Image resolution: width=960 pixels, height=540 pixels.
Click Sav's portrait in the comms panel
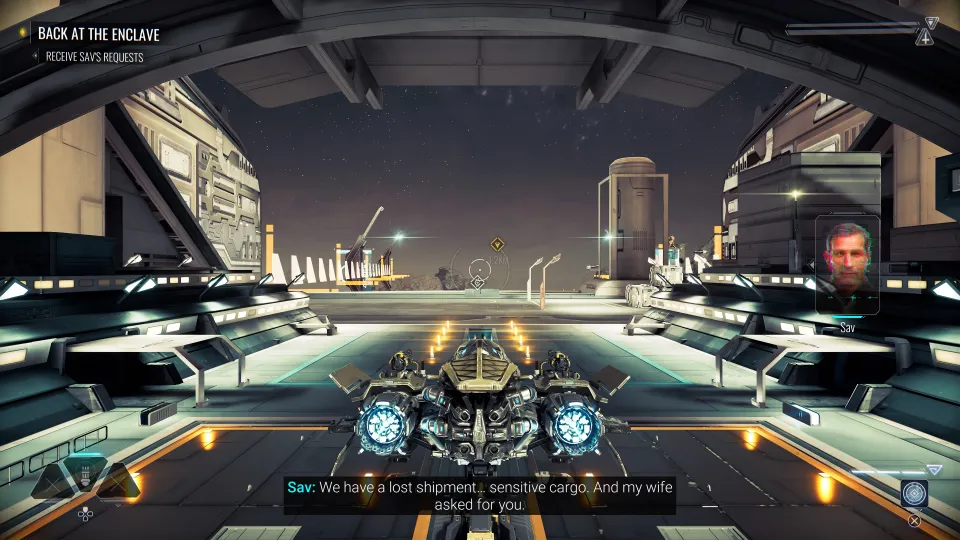coord(847,265)
